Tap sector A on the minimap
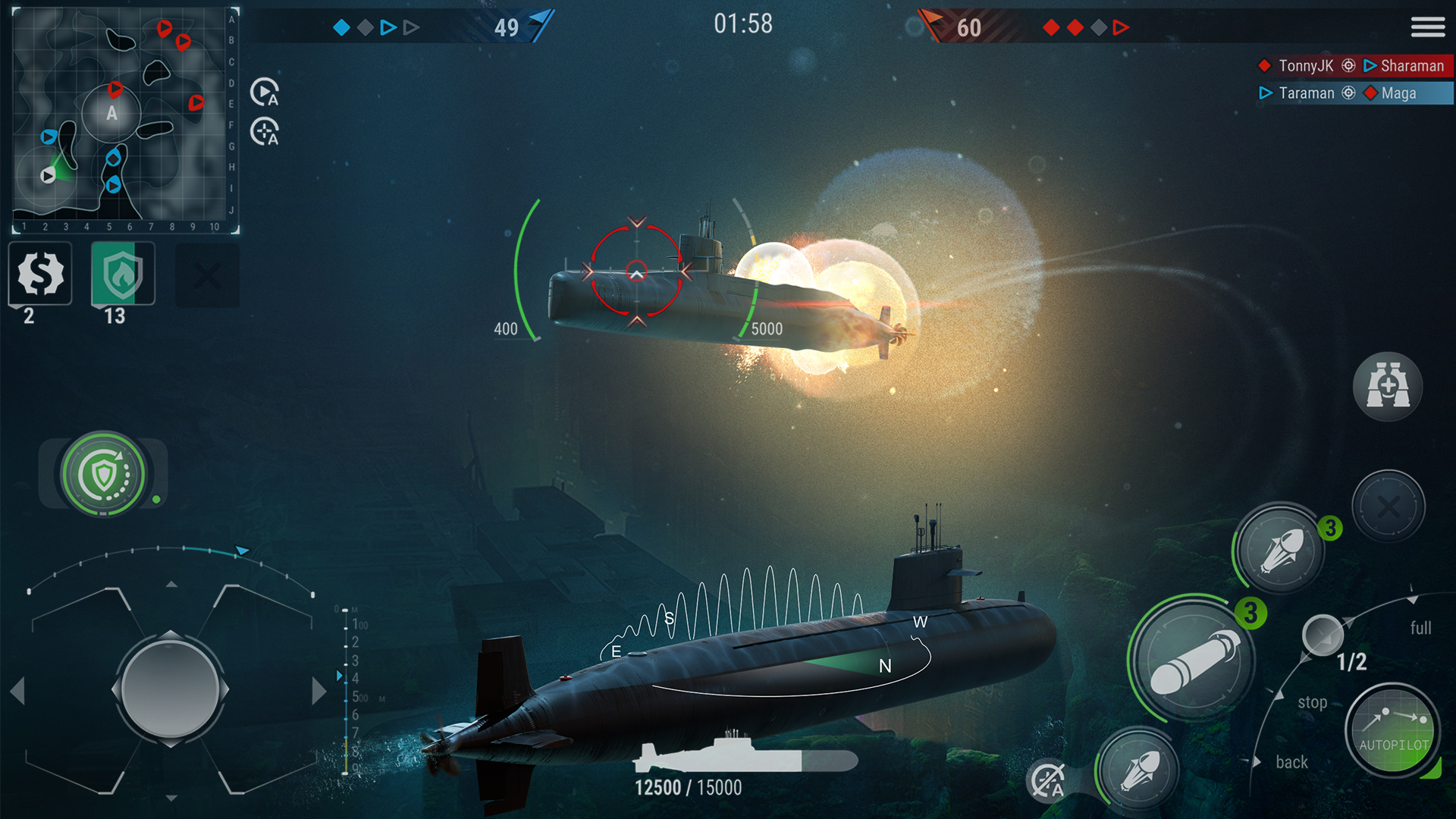1456x819 pixels. (x=112, y=114)
